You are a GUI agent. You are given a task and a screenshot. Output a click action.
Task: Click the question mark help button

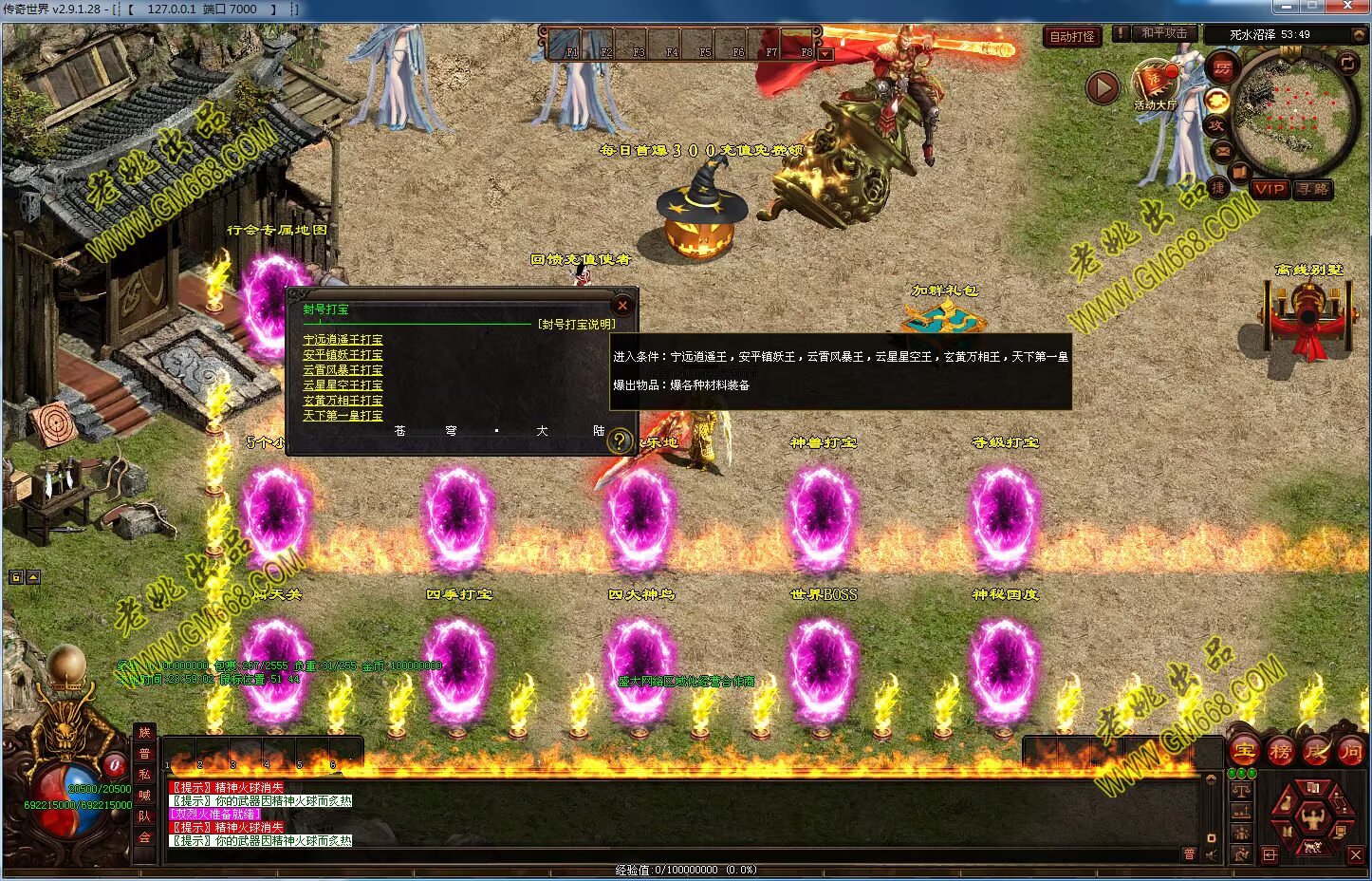click(x=619, y=440)
